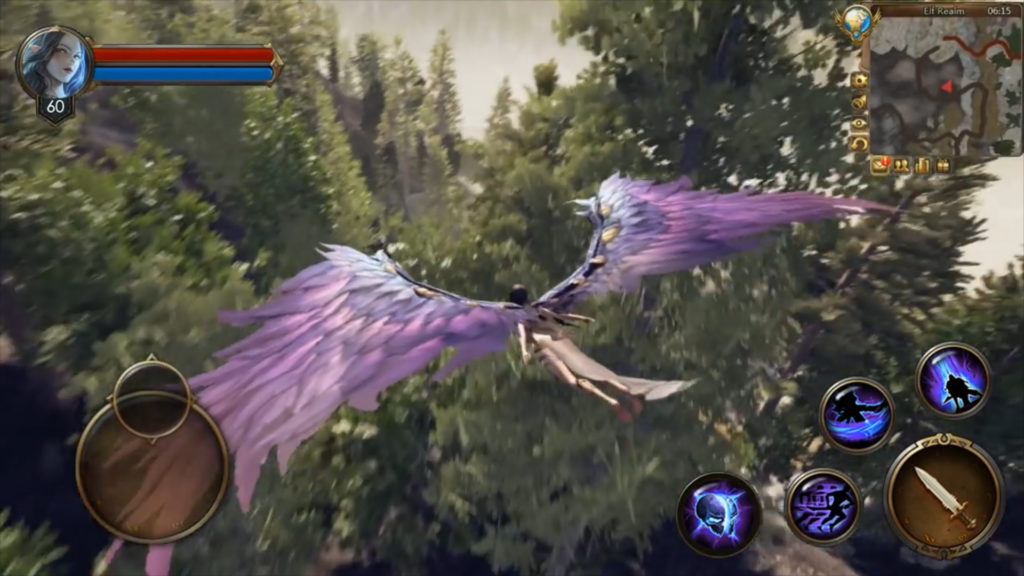
Task: Toggle the eye visibility icon
Action: (858, 123)
